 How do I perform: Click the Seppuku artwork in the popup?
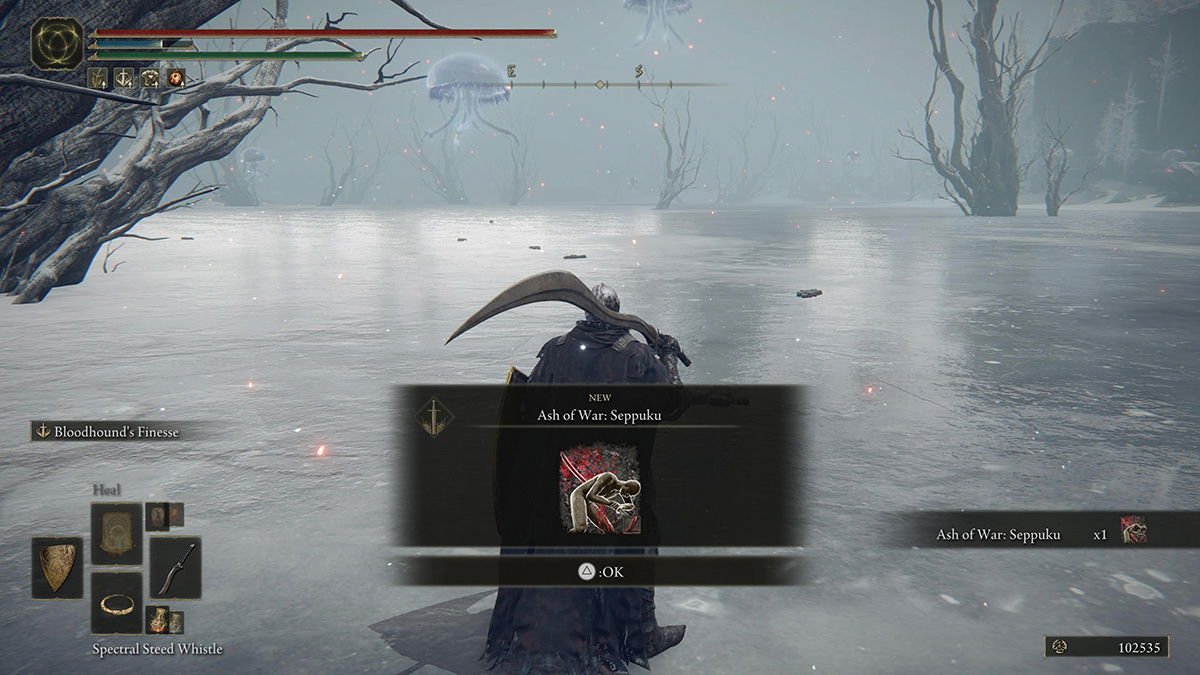[x=600, y=490]
